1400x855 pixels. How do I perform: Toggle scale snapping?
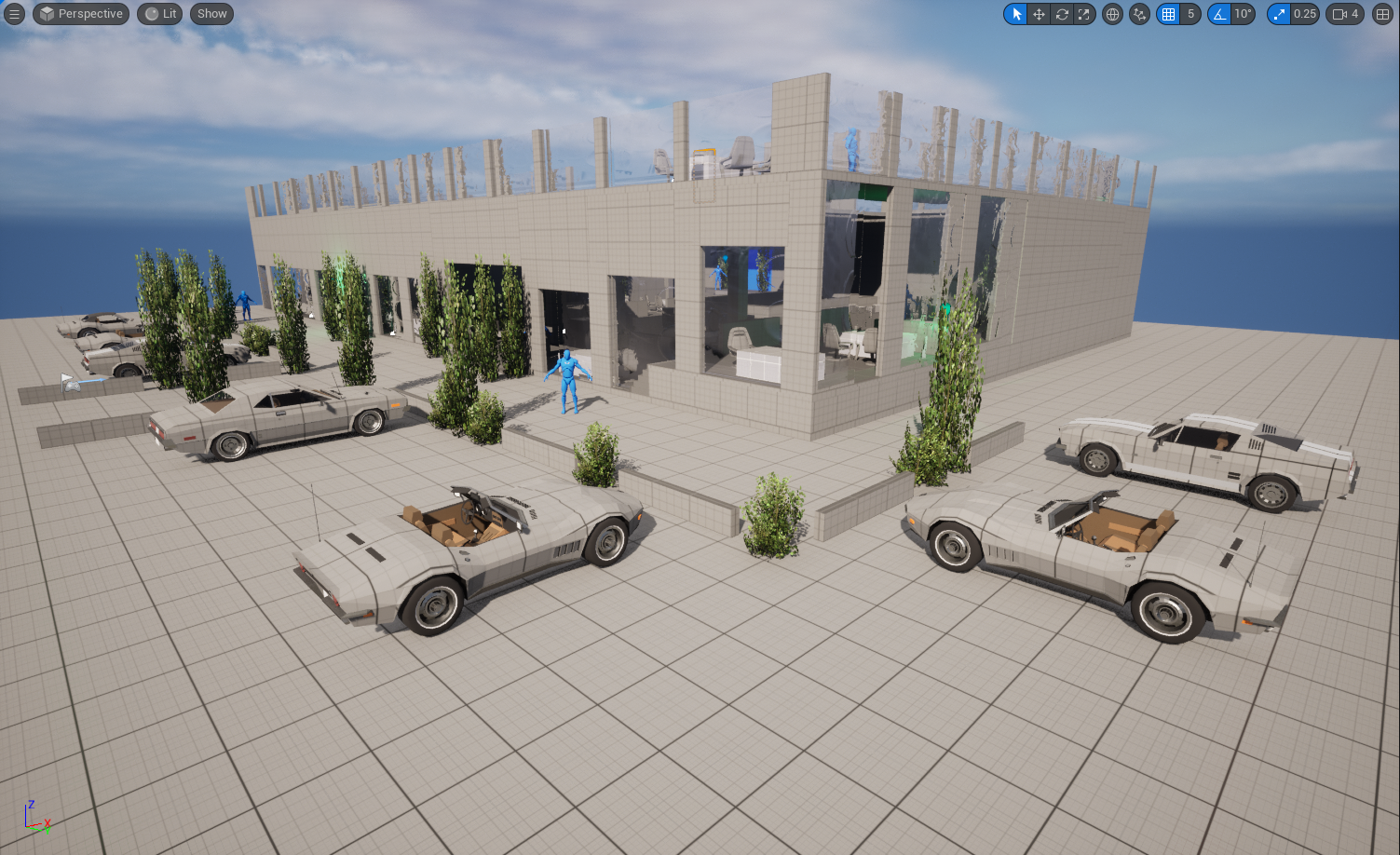pos(1279,14)
